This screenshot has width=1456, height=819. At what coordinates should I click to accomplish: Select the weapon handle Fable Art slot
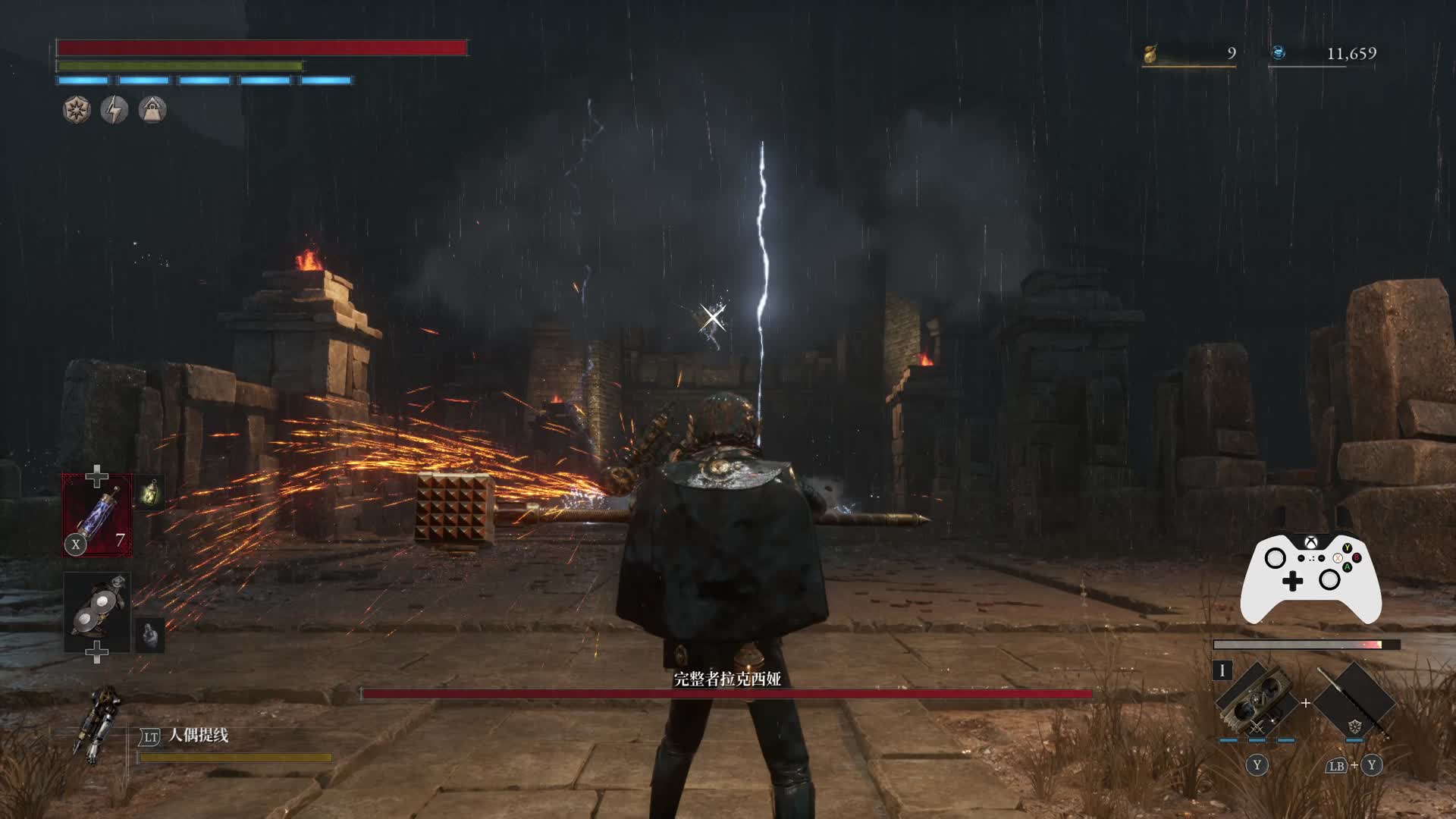point(1354,704)
